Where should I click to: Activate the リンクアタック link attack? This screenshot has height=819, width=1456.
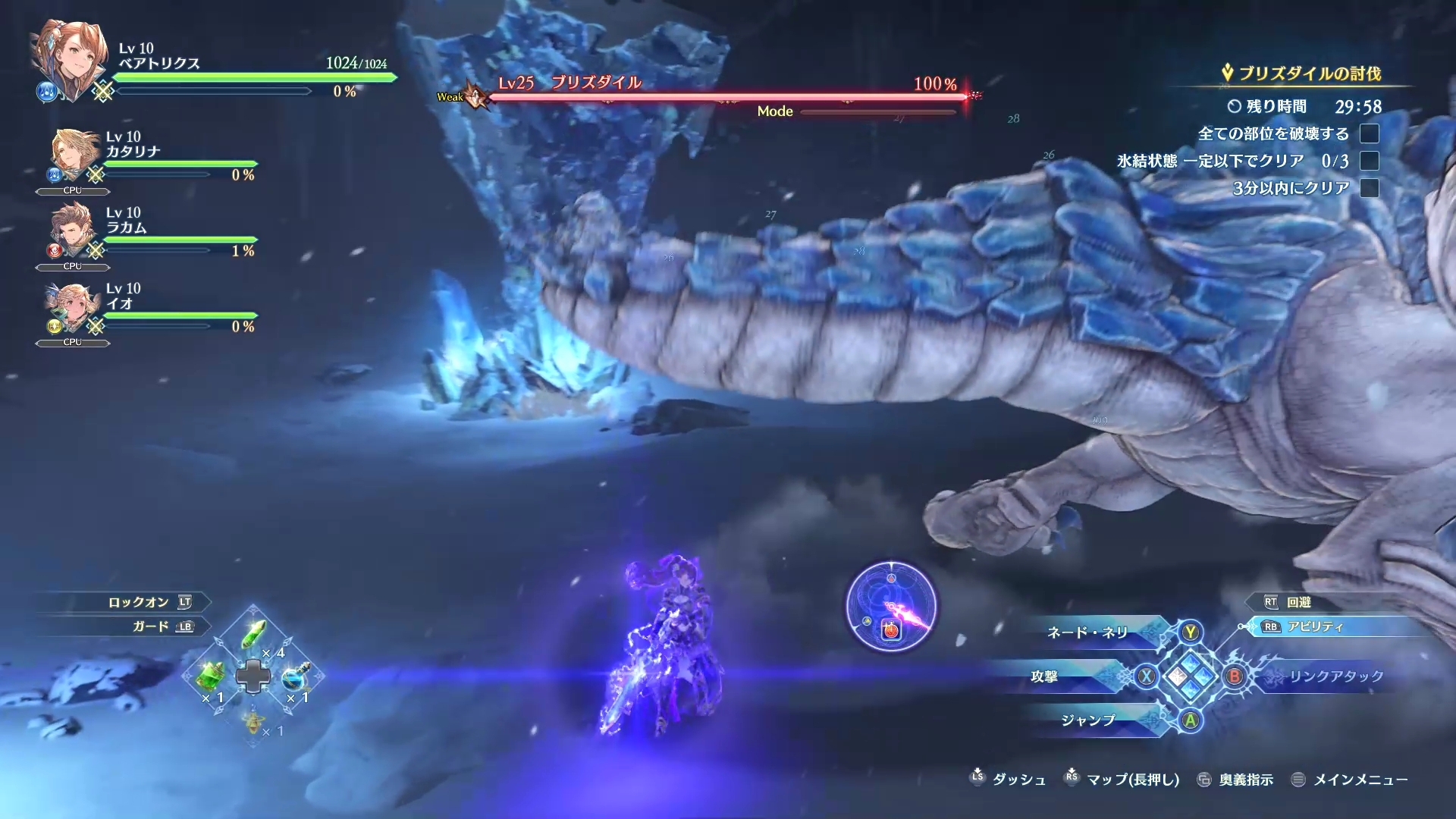(1336, 676)
